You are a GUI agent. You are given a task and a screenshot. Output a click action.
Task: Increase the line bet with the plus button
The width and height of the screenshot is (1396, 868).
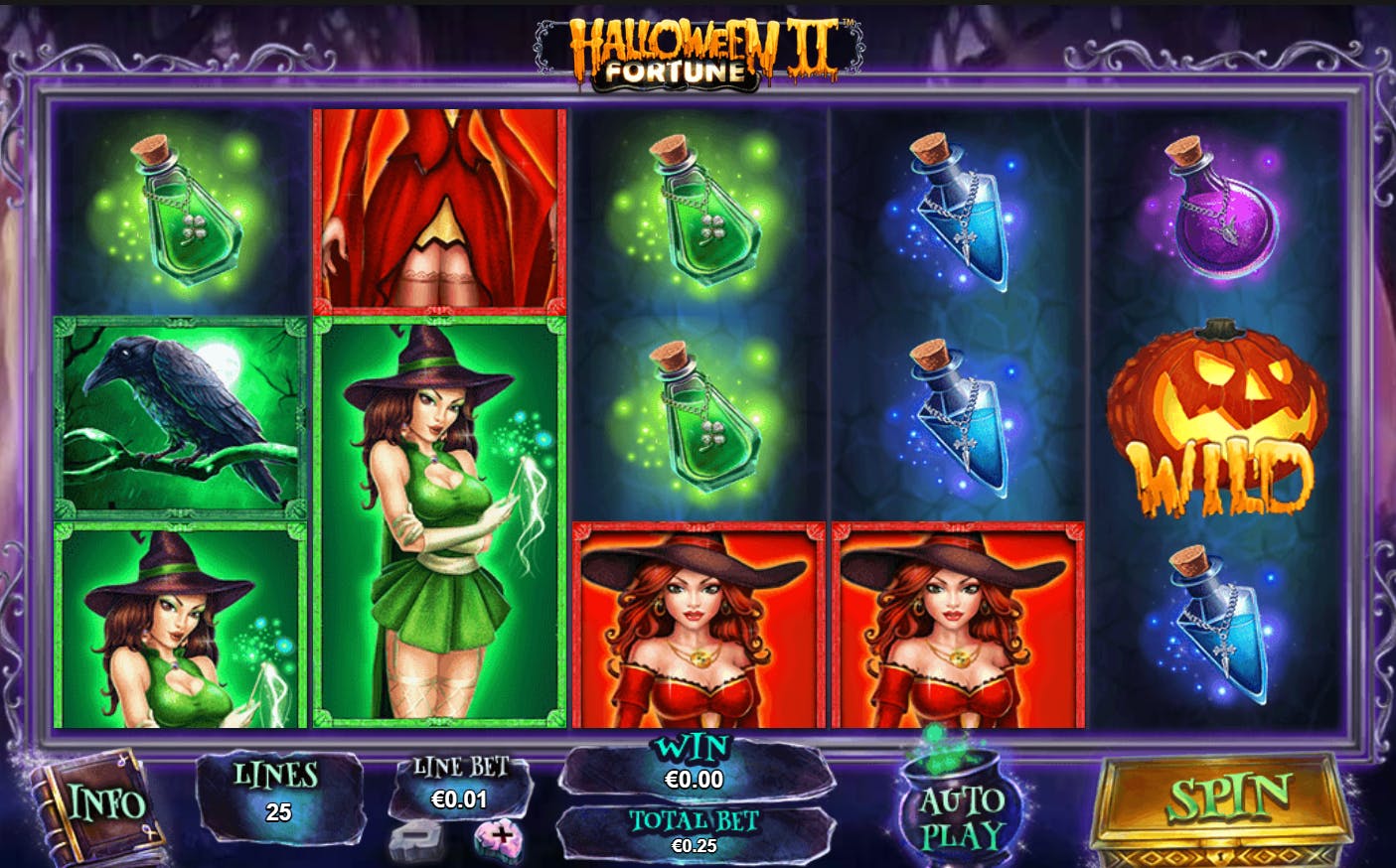coord(500,837)
